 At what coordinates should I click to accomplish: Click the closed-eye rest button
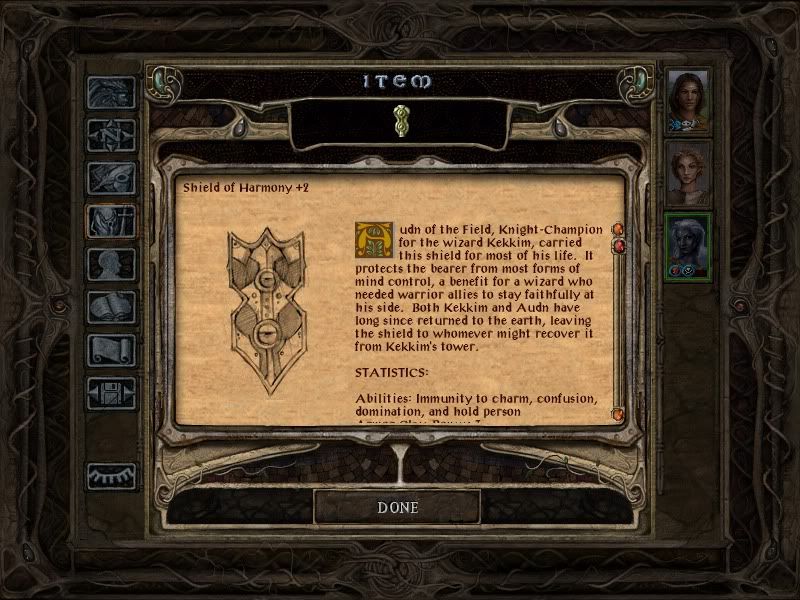(110, 476)
